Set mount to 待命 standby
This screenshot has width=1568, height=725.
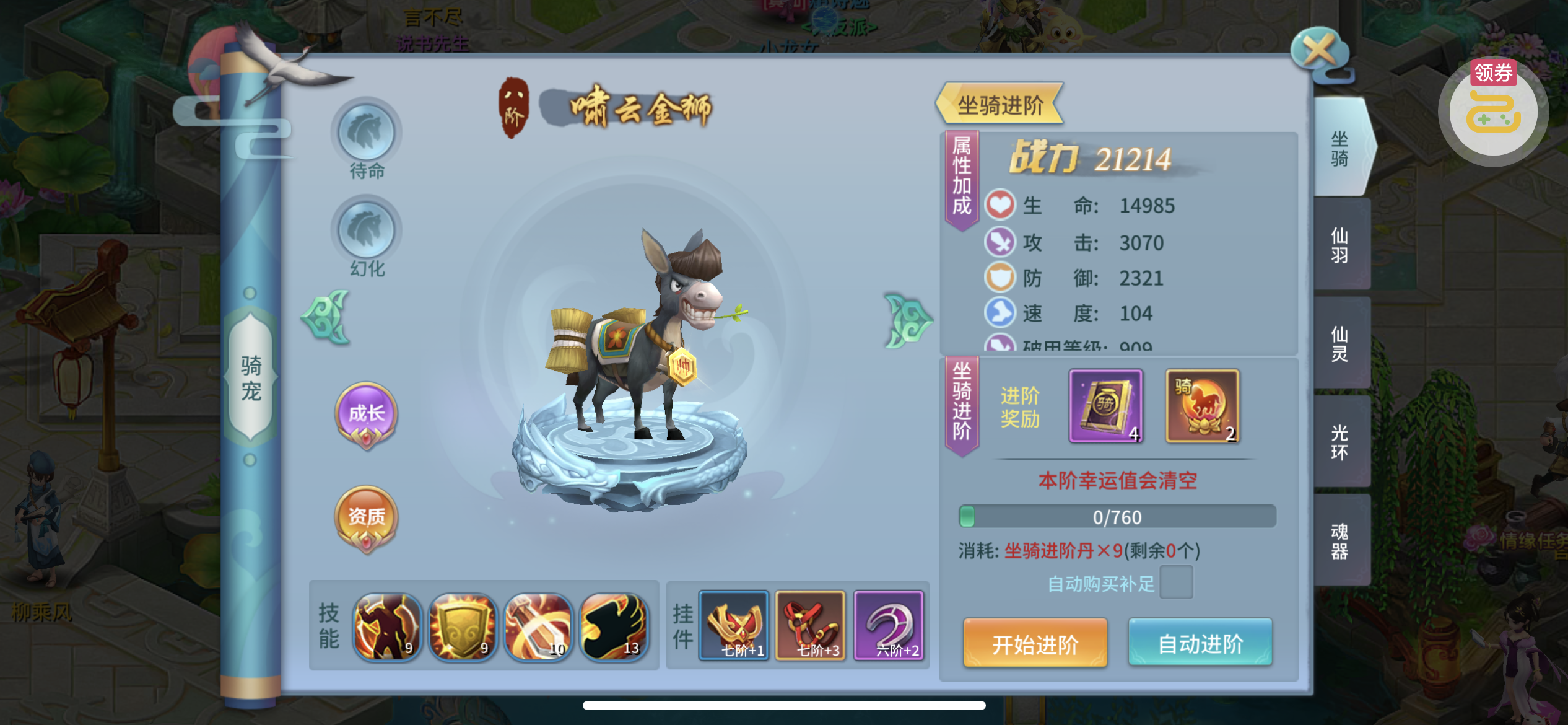click(367, 133)
